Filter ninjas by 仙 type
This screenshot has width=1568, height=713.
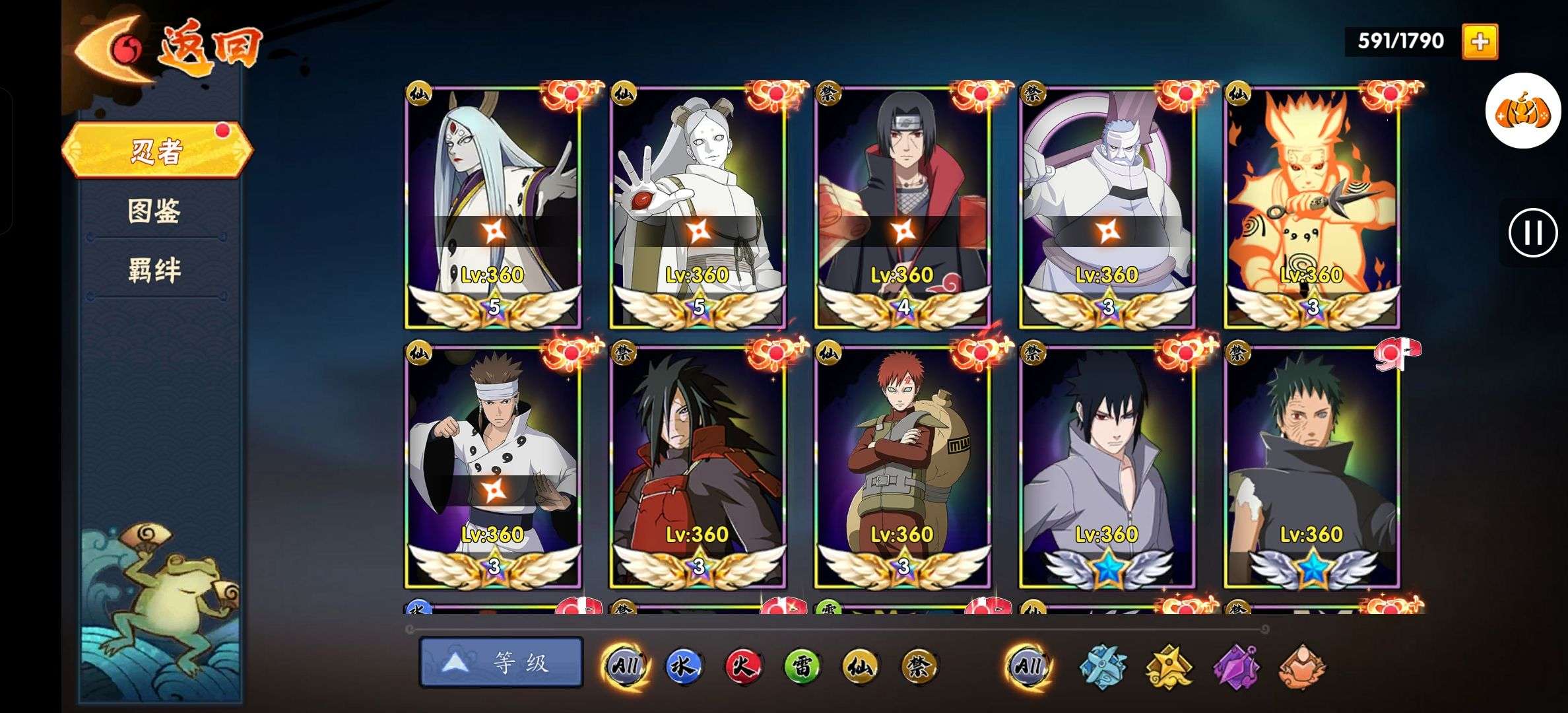coord(860,665)
